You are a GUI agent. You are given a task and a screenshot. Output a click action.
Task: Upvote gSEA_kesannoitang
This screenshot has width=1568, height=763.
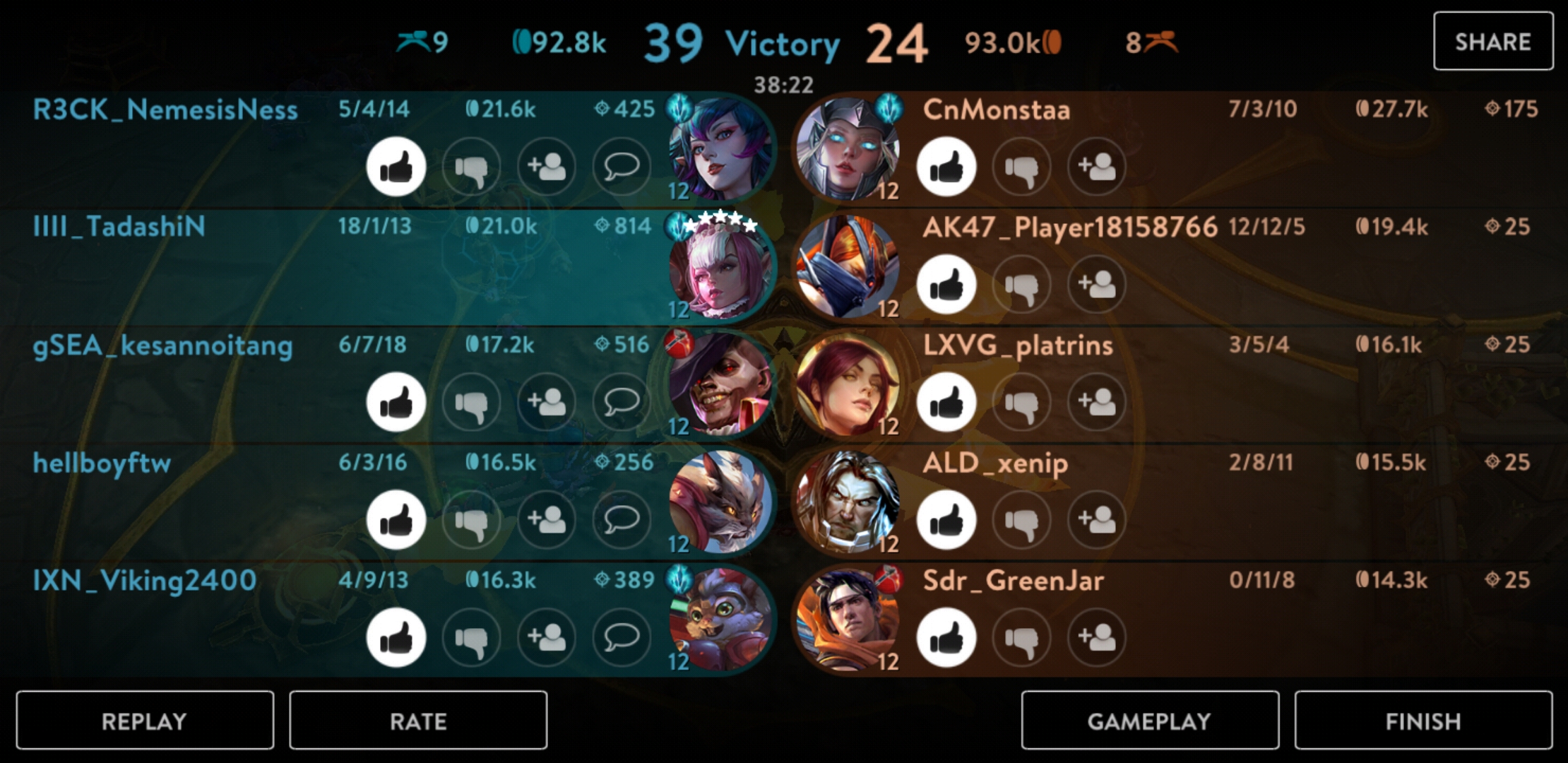point(396,402)
